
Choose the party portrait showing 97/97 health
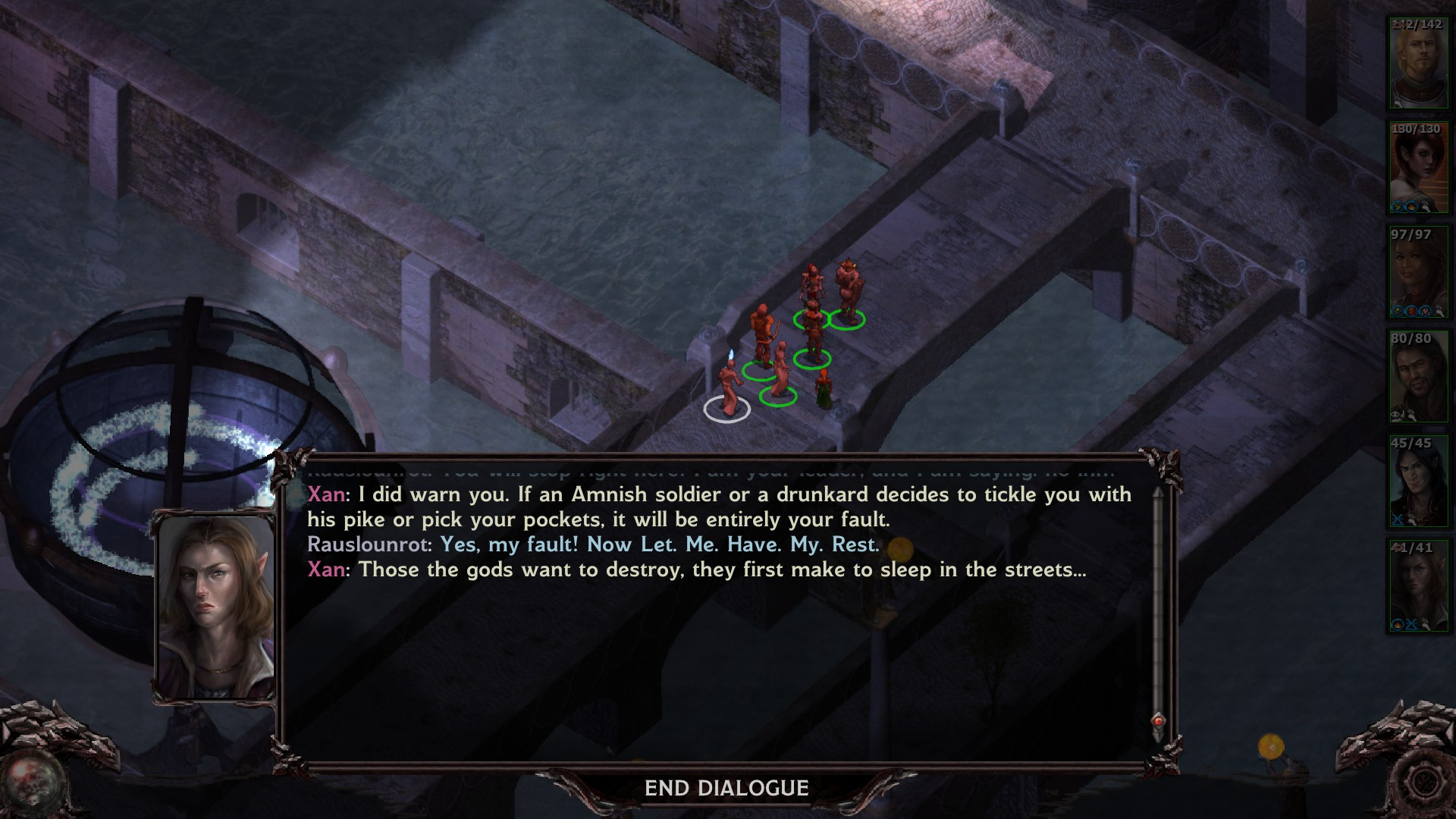tap(1417, 273)
